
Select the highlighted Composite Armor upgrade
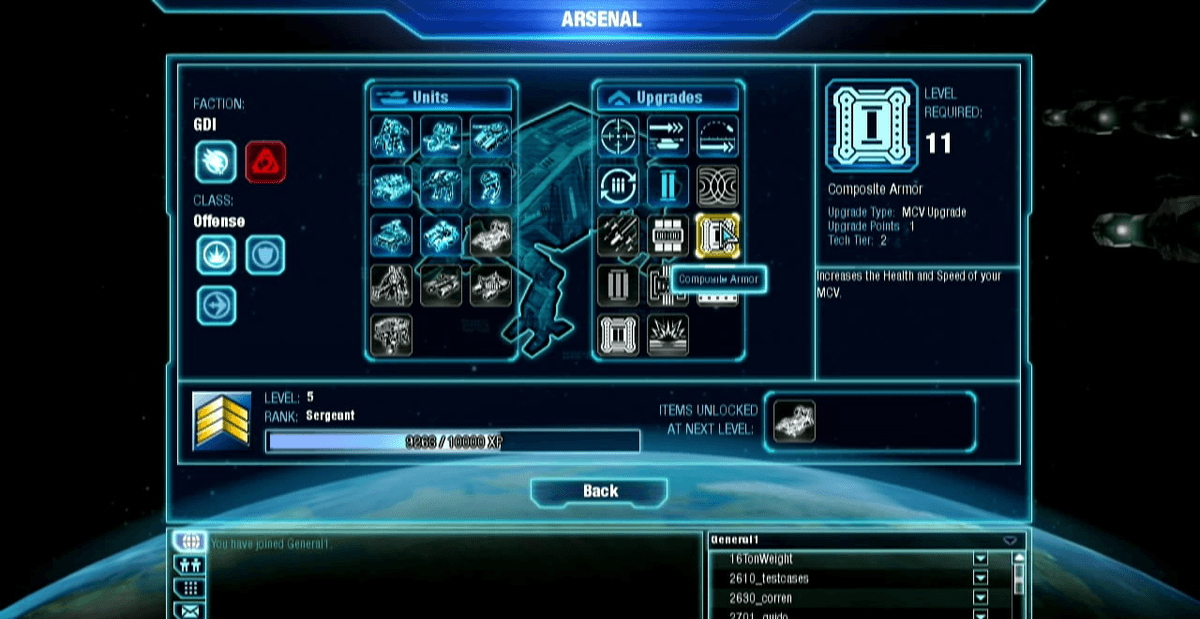click(x=717, y=236)
